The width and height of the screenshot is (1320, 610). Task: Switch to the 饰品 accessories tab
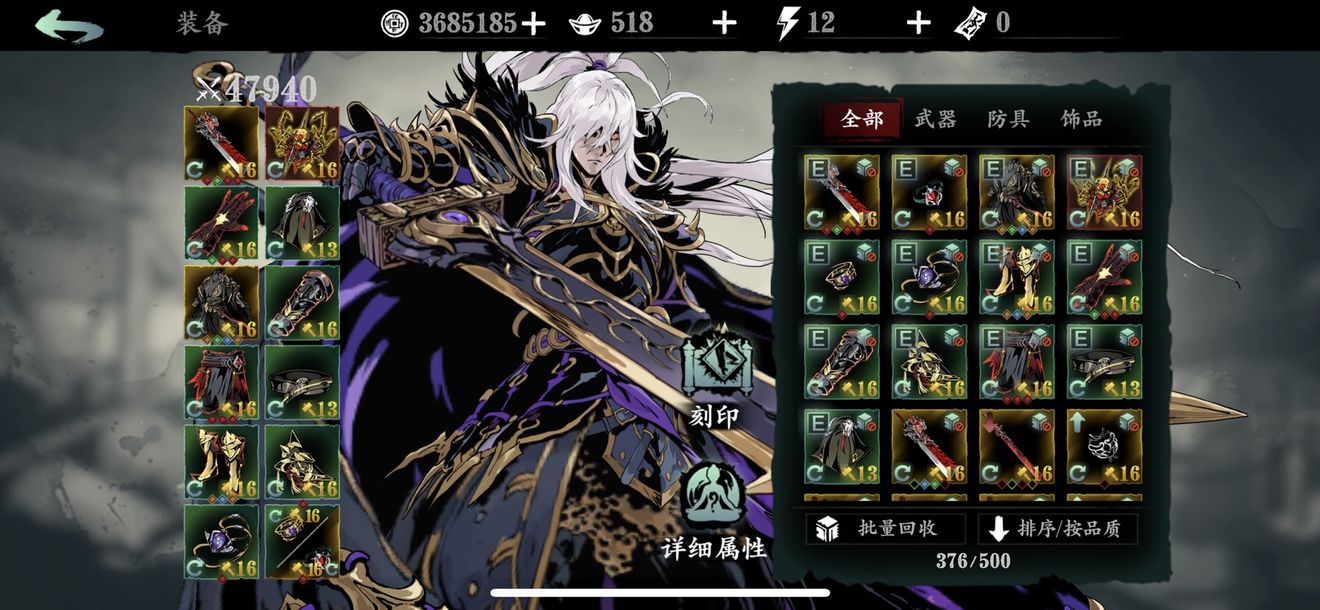point(1081,119)
